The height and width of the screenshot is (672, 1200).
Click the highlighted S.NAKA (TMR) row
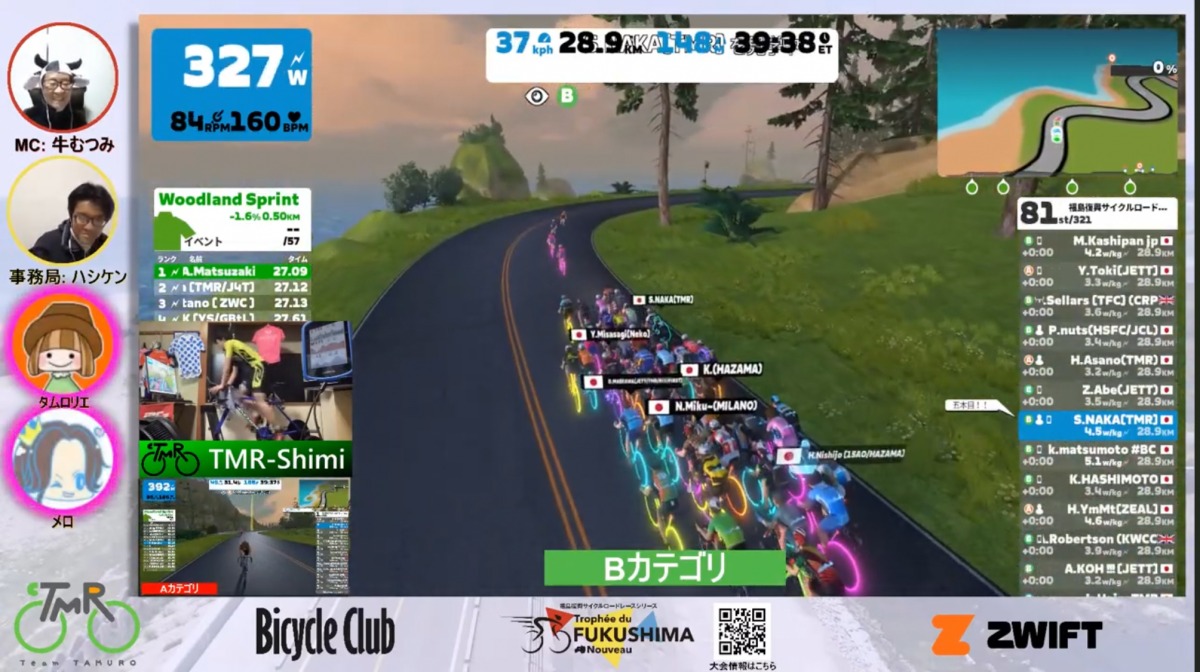[1097, 426]
